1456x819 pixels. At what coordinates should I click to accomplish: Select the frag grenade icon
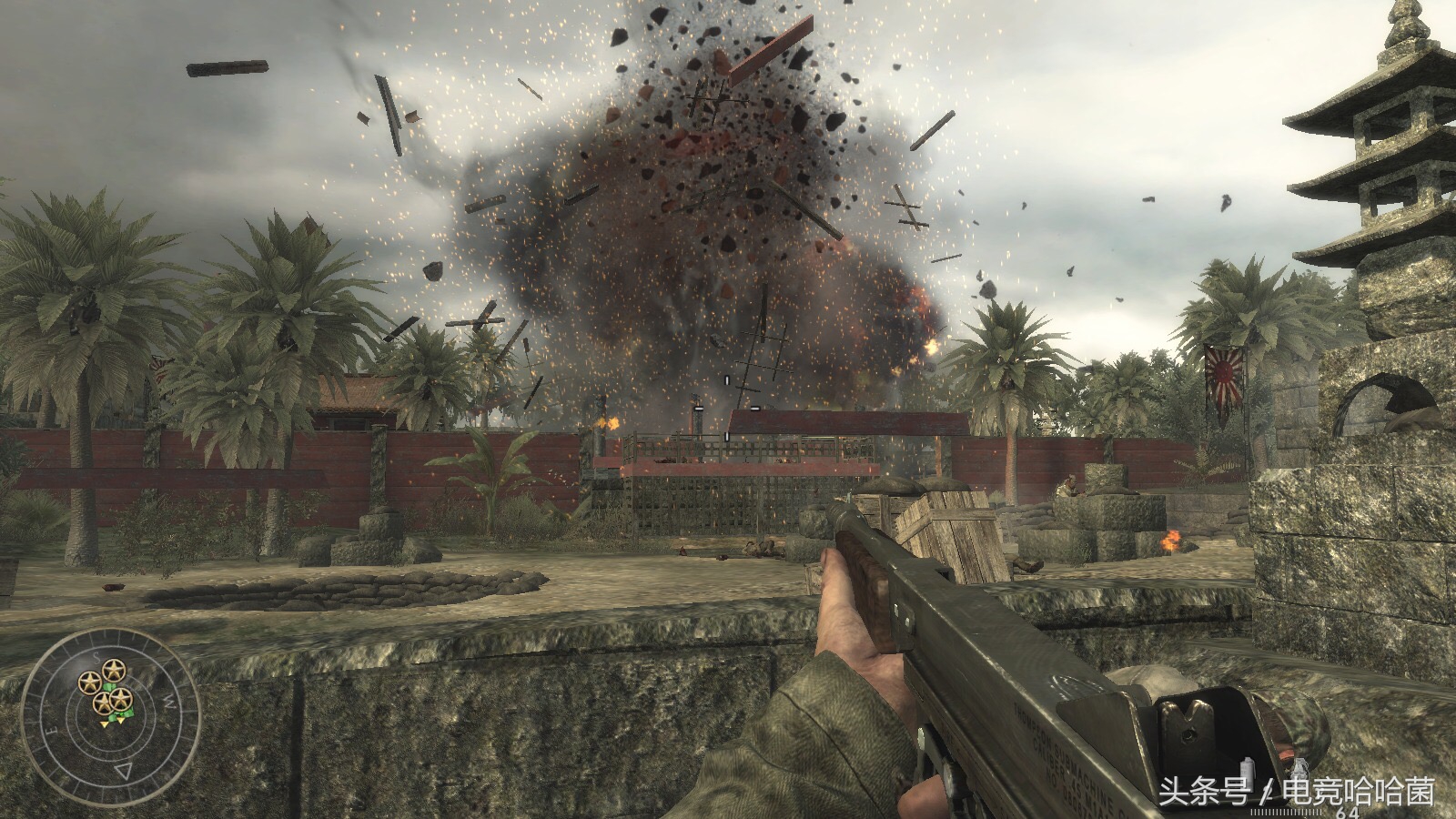click(x=1299, y=769)
